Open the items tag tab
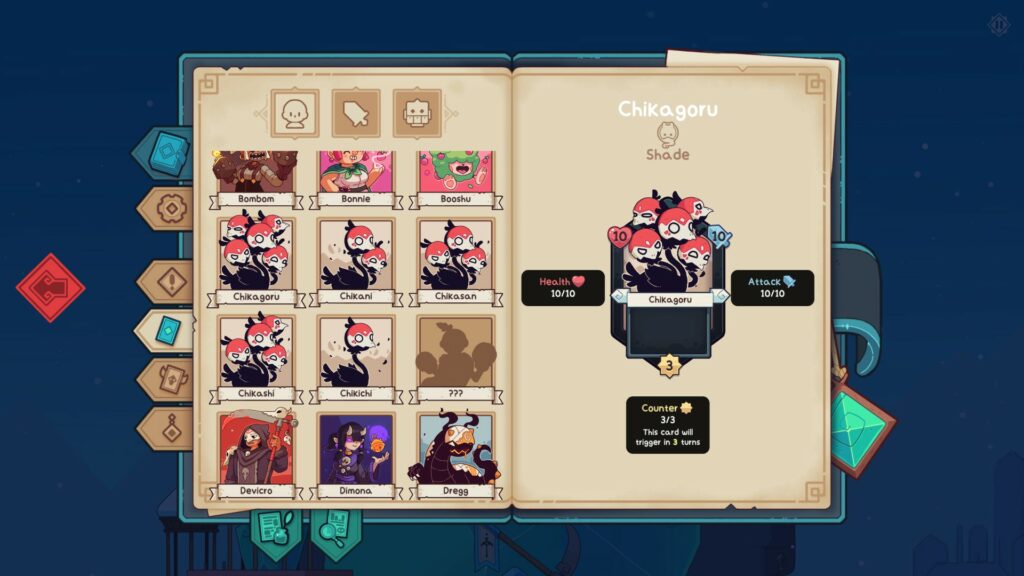Screen dimensions: 1024x576 click(x=356, y=114)
